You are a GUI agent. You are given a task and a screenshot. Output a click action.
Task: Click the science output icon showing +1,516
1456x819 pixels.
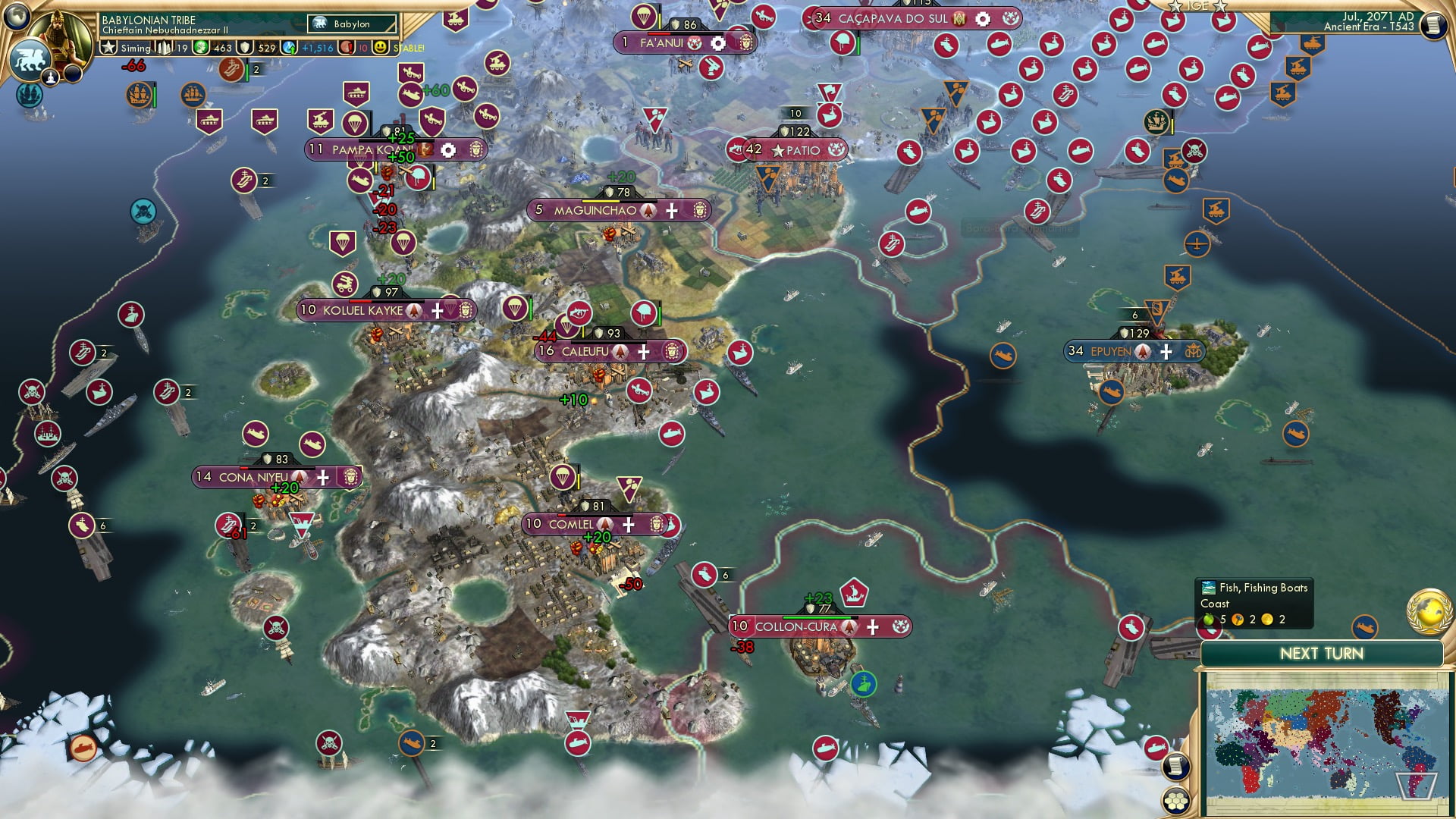pyautogui.click(x=289, y=47)
